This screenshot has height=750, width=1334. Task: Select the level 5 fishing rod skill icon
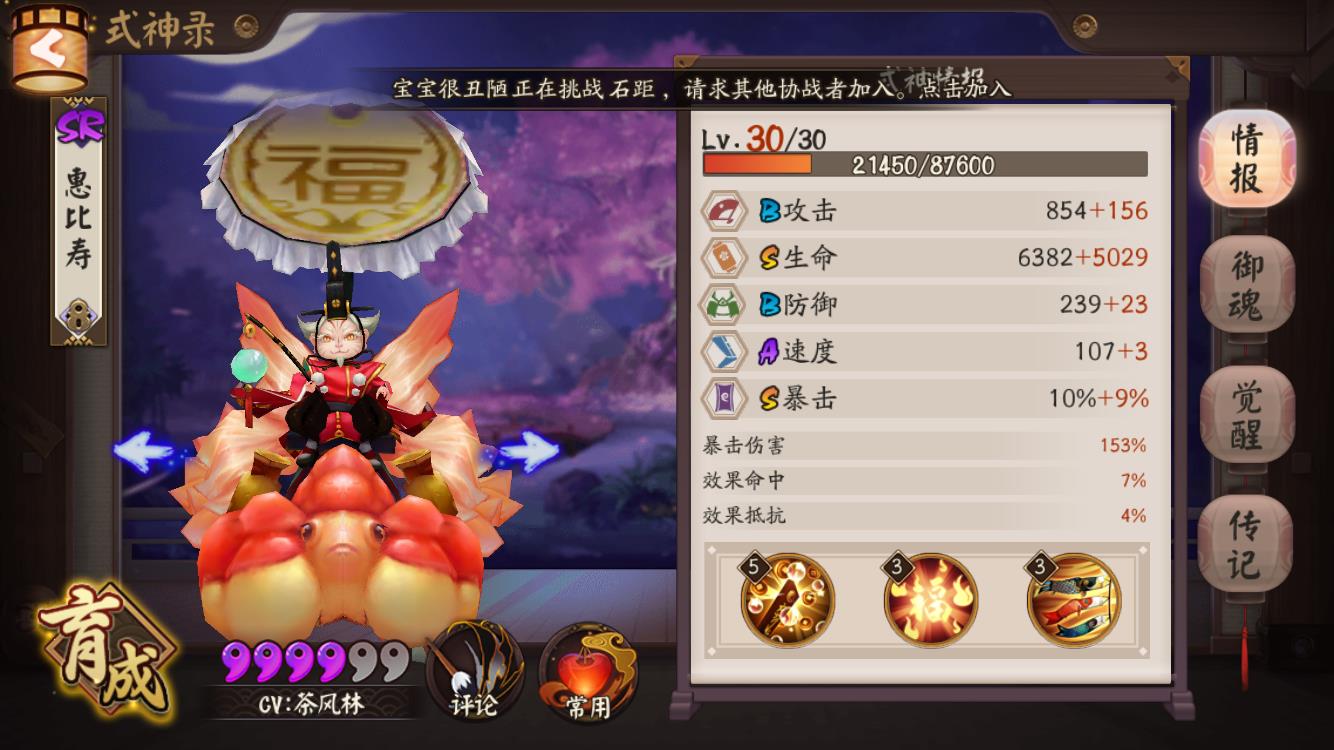point(787,600)
